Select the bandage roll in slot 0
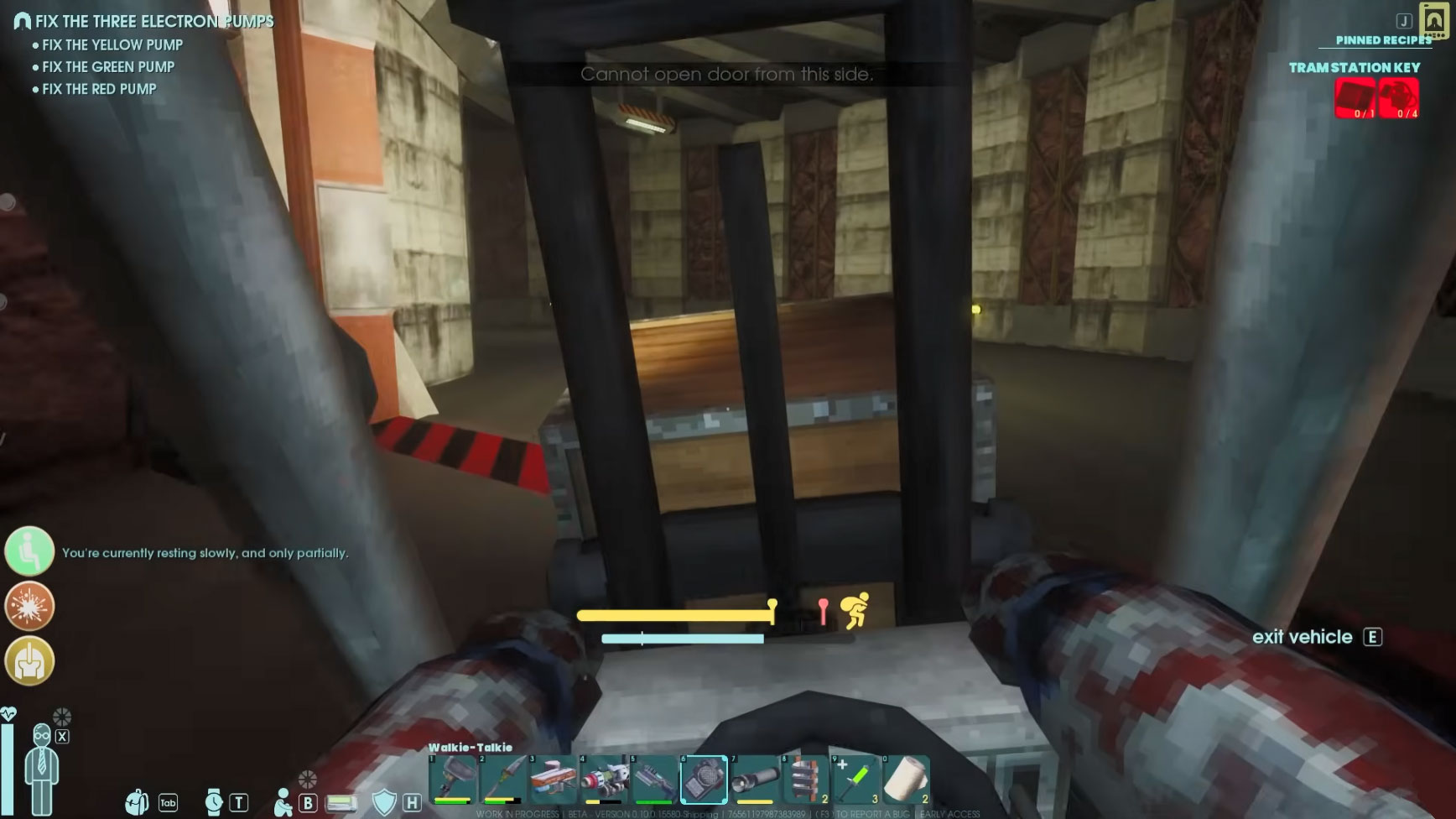Viewport: 1456px width, 819px height. pos(906,779)
